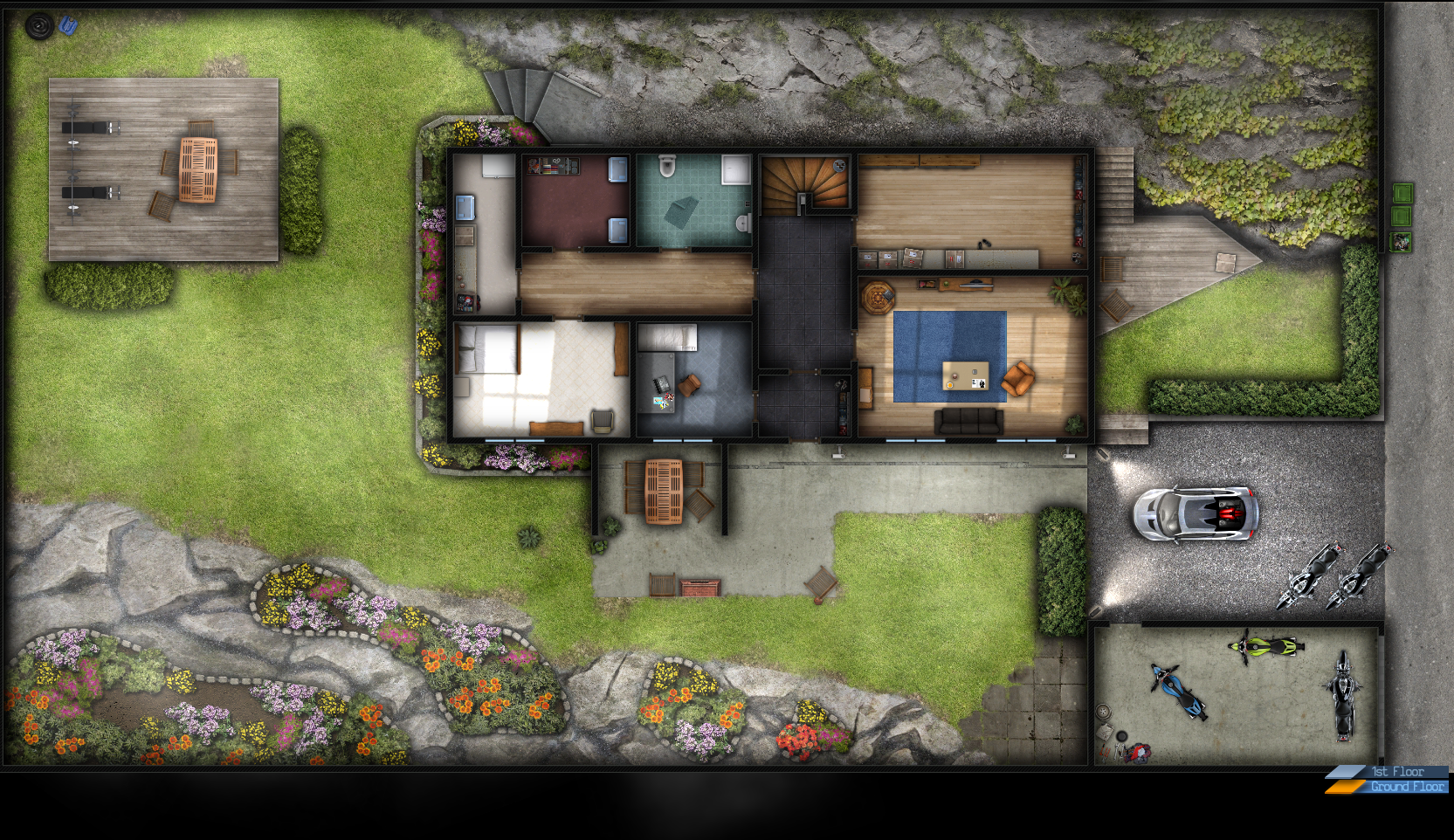Switch to the 1st Floor view

[1396, 772]
